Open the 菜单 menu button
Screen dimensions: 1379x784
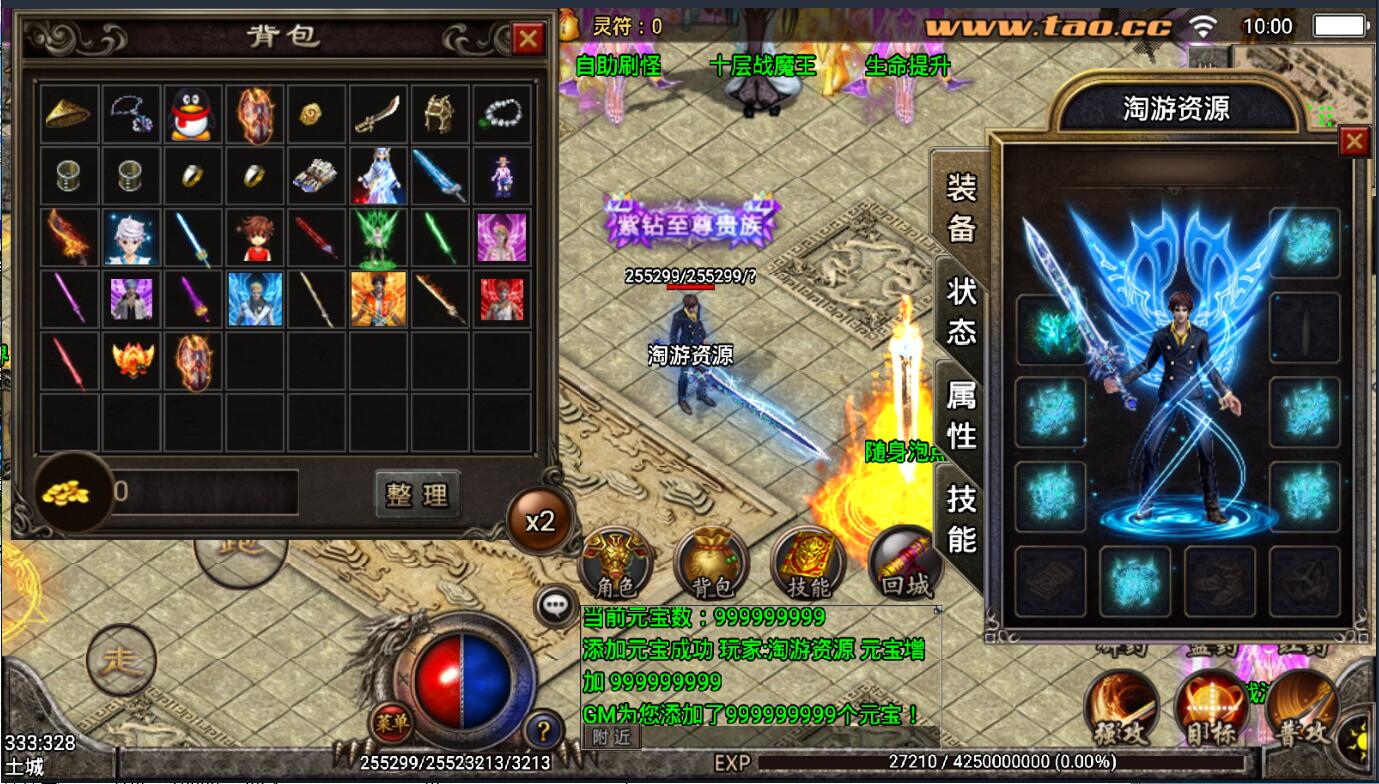(x=391, y=720)
